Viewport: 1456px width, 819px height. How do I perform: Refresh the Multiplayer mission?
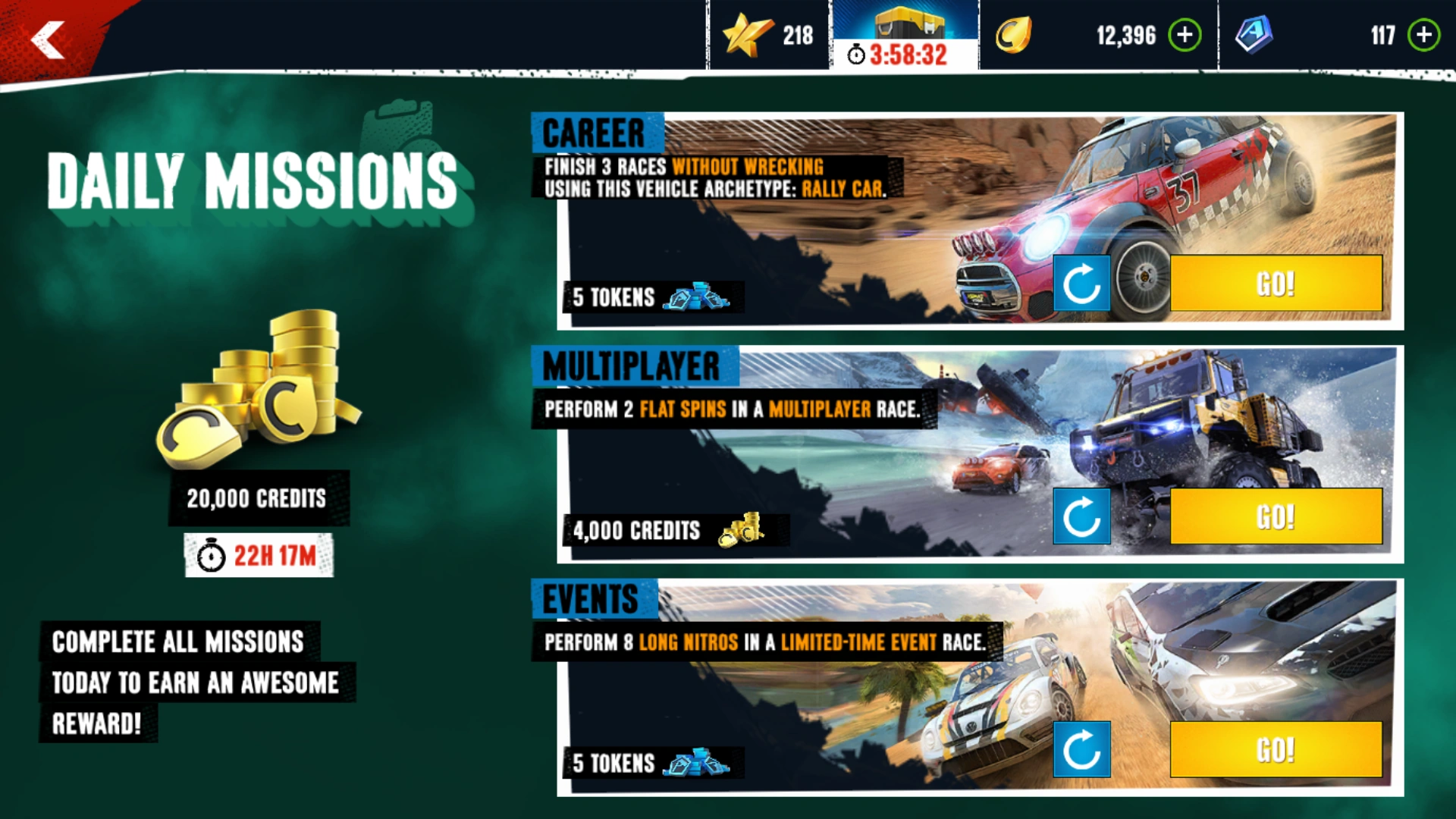[1082, 517]
